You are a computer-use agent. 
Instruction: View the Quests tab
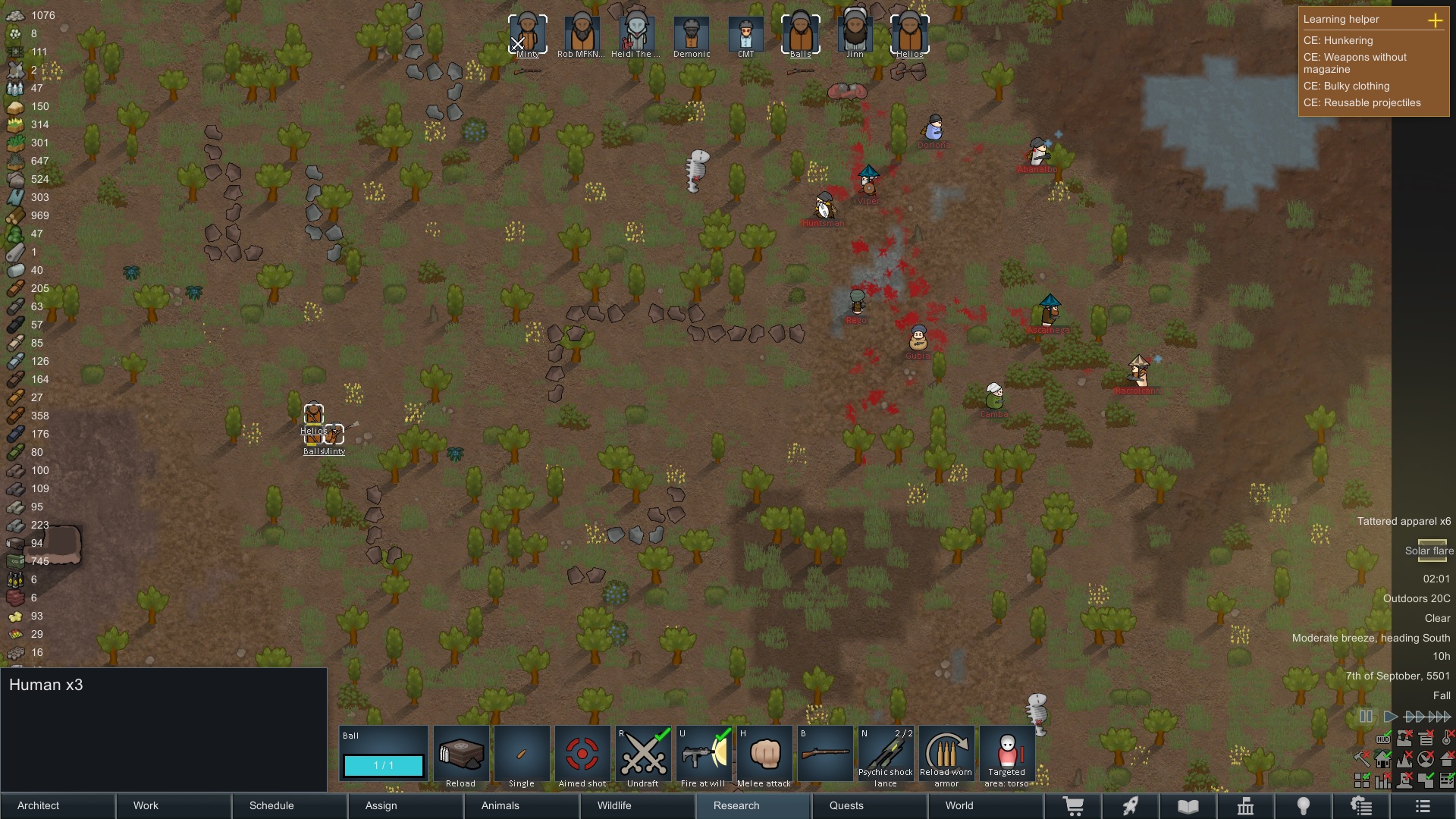871,805
